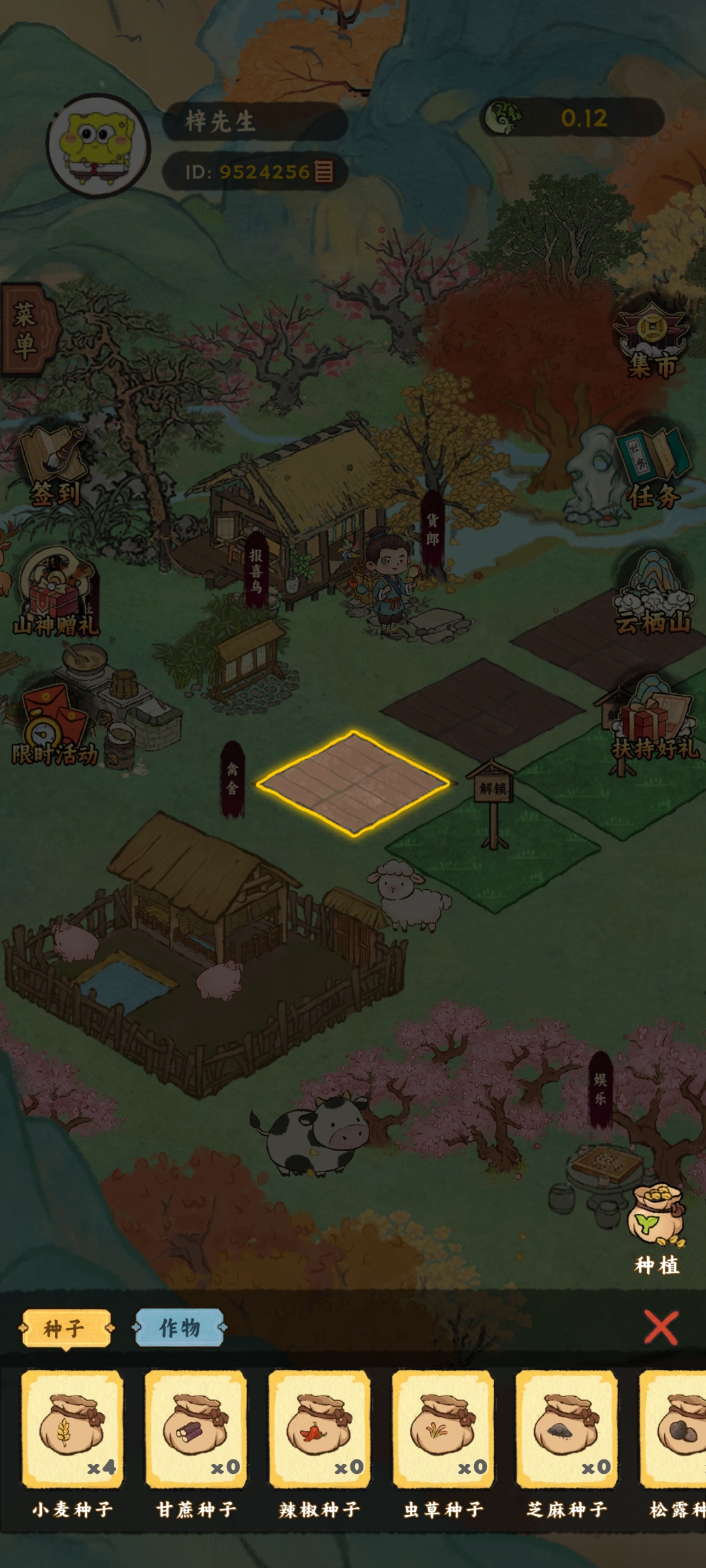Copy the player ID with the copy icon
Image resolution: width=706 pixels, height=1568 pixels.
pos(324,171)
